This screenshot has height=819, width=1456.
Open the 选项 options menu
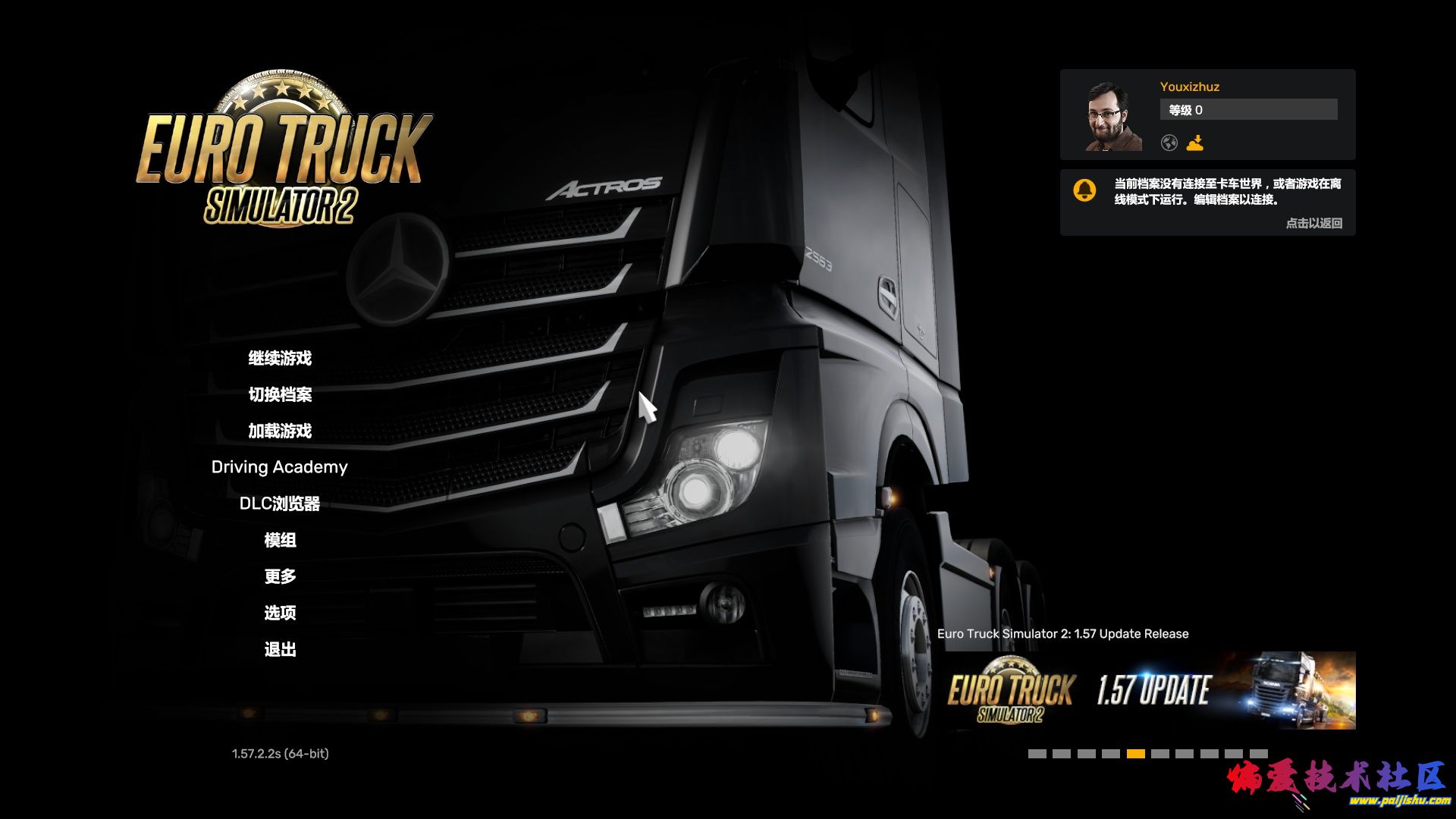280,613
